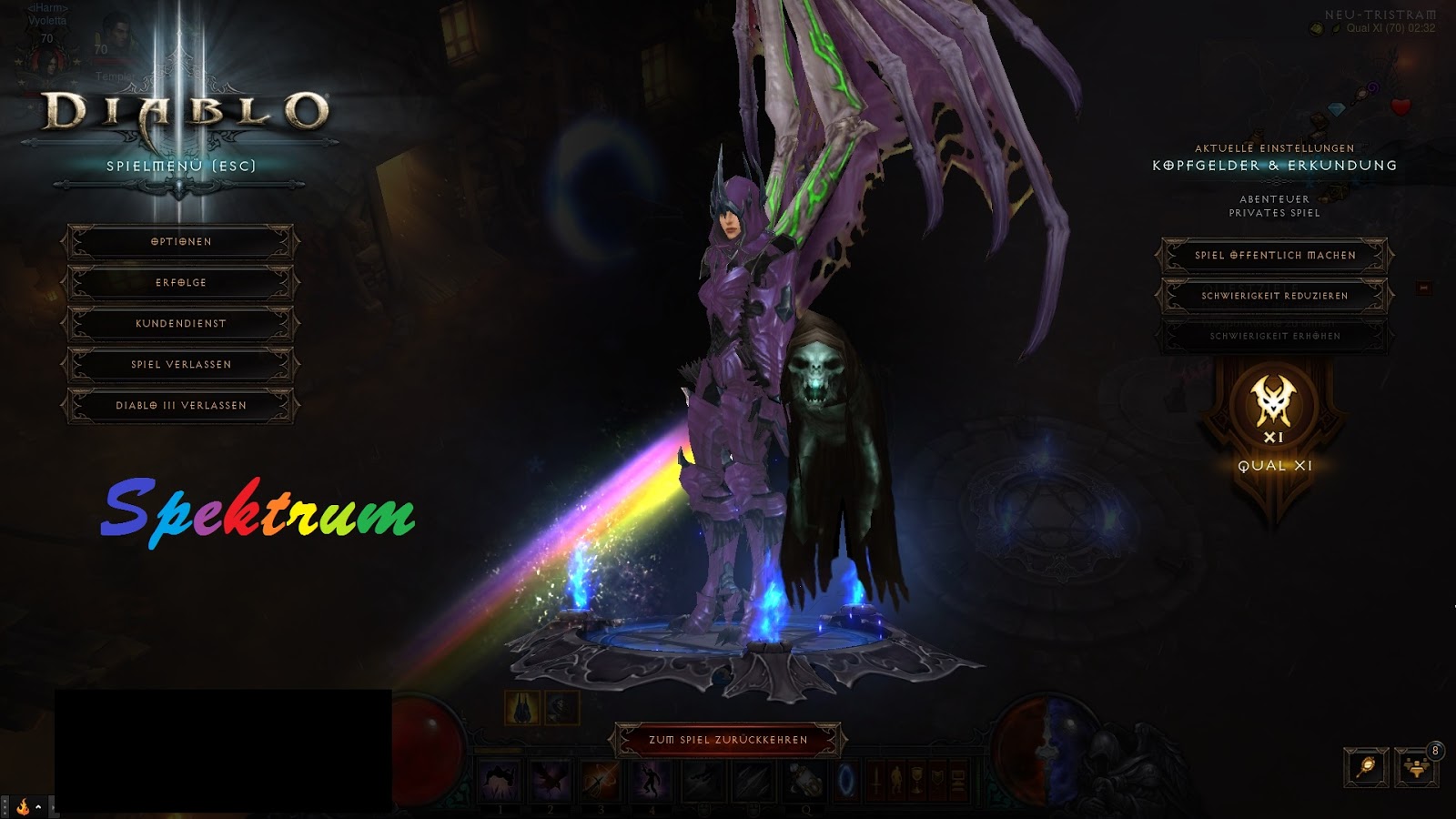The height and width of the screenshot is (819, 1456).
Task: Select Erfolge from the Spielmenü
Action: tap(179, 282)
